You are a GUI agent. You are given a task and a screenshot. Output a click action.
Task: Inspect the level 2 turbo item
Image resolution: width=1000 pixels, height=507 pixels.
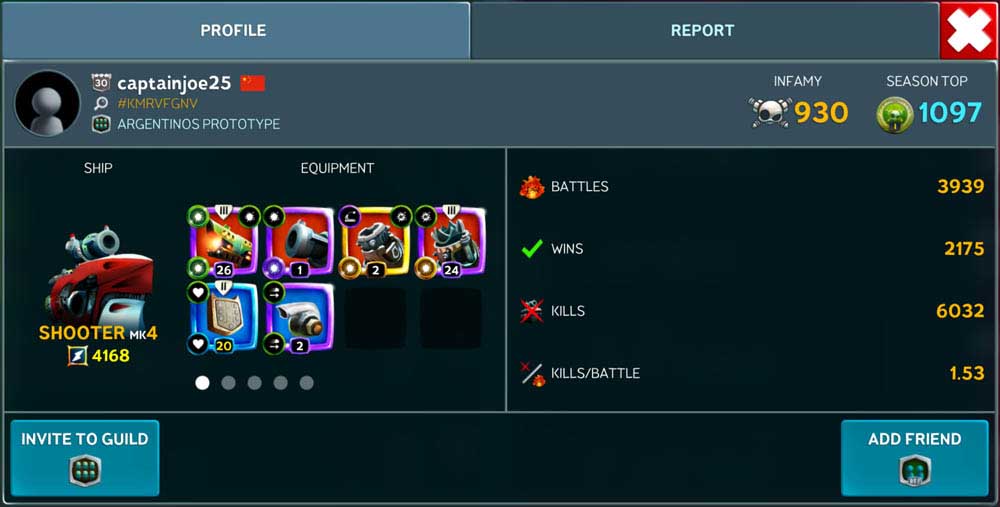pos(298,318)
